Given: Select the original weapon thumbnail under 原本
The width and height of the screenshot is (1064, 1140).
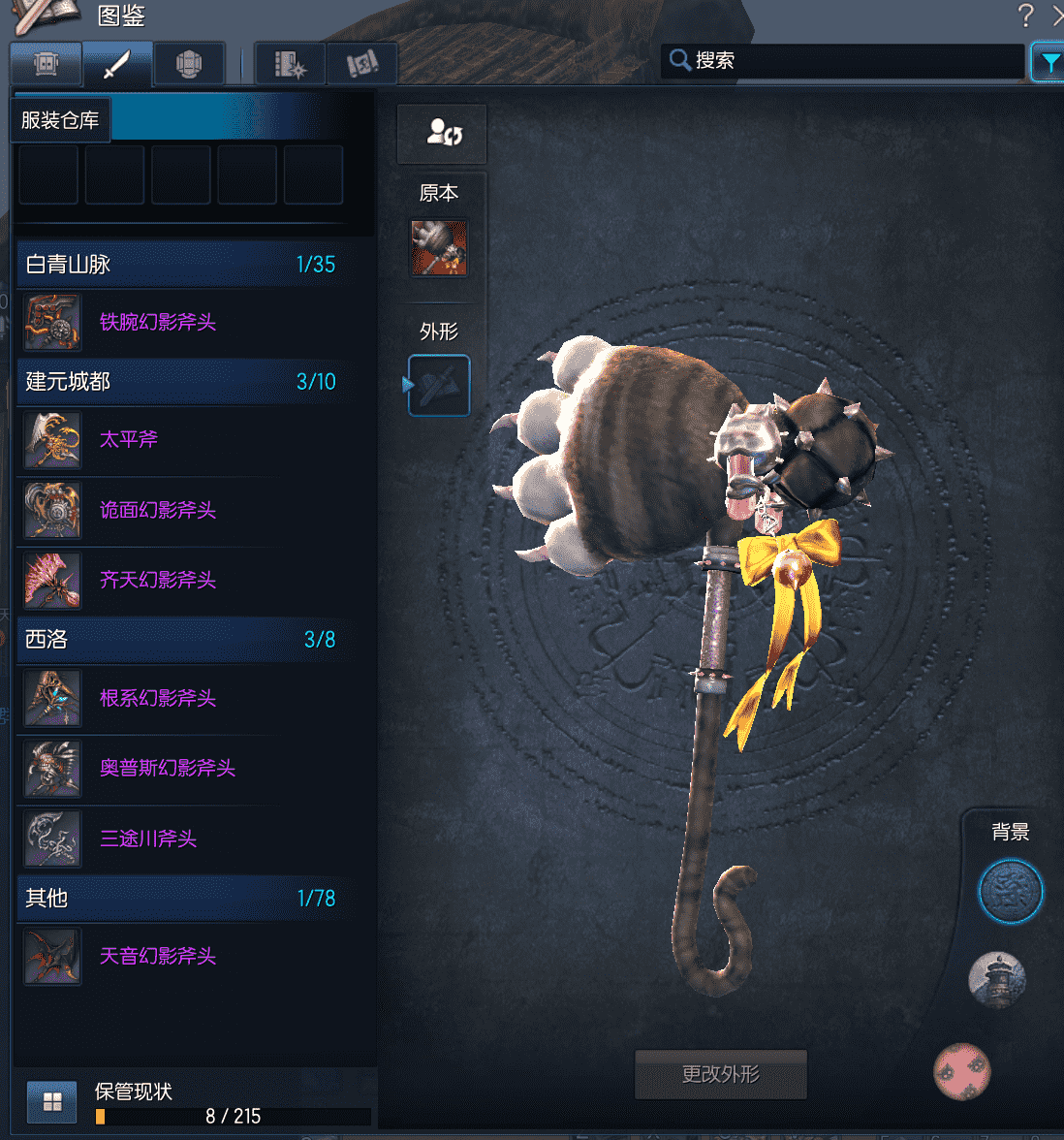Looking at the screenshot, I should tap(439, 248).
